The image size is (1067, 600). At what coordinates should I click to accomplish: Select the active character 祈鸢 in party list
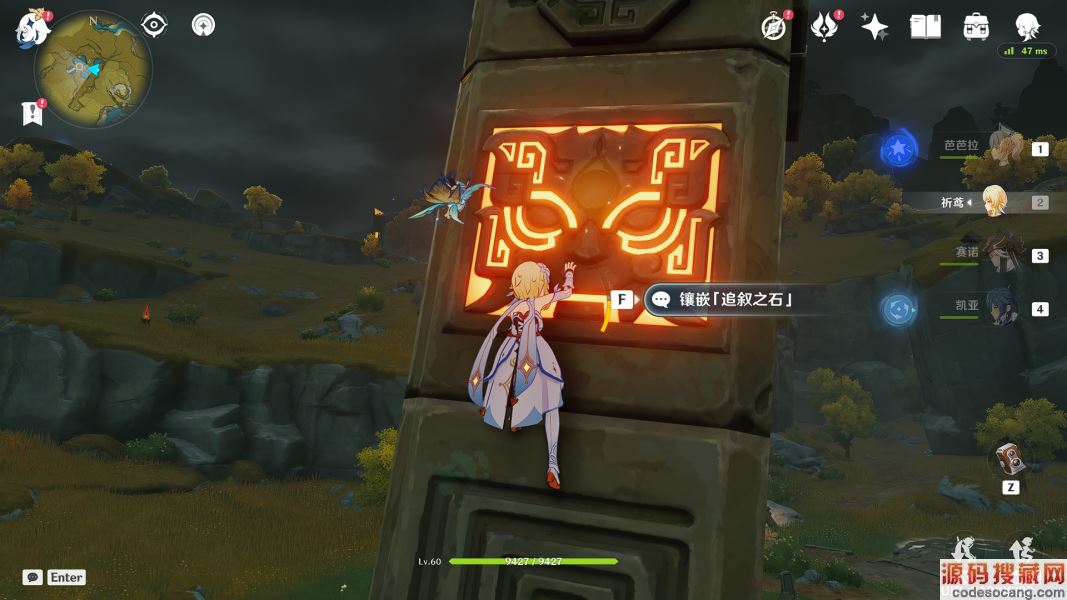click(995, 202)
